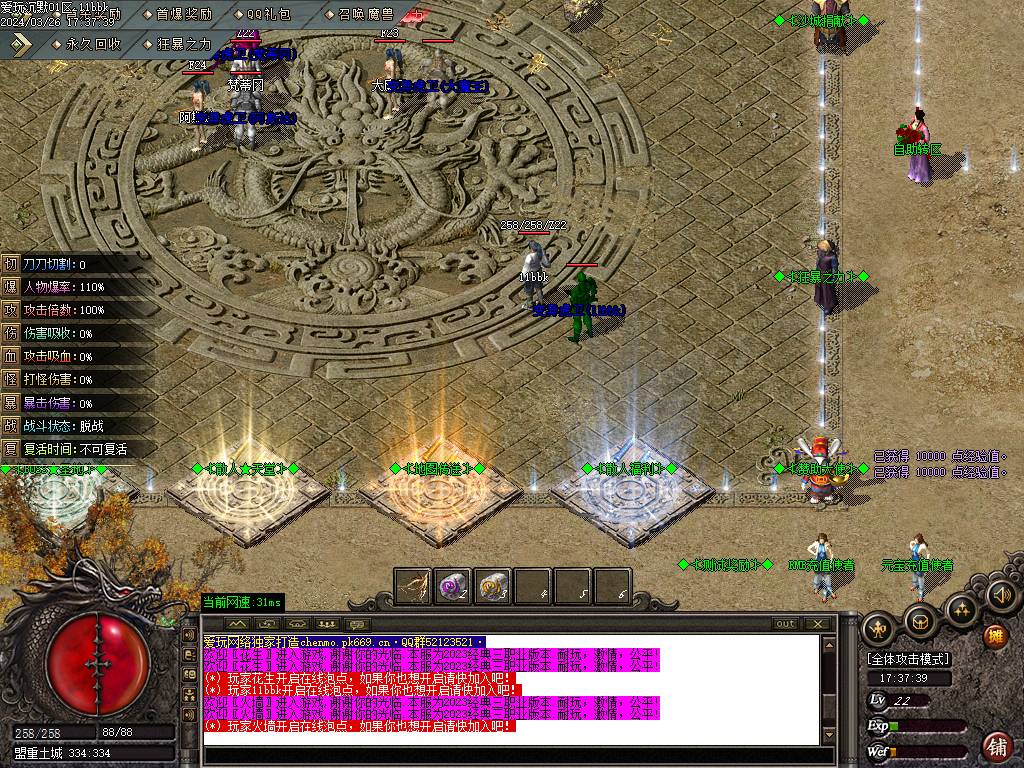Use the purple swirl scroll in hotbar slot 2
This screenshot has width=1024, height=768.
tap(453, 586)
